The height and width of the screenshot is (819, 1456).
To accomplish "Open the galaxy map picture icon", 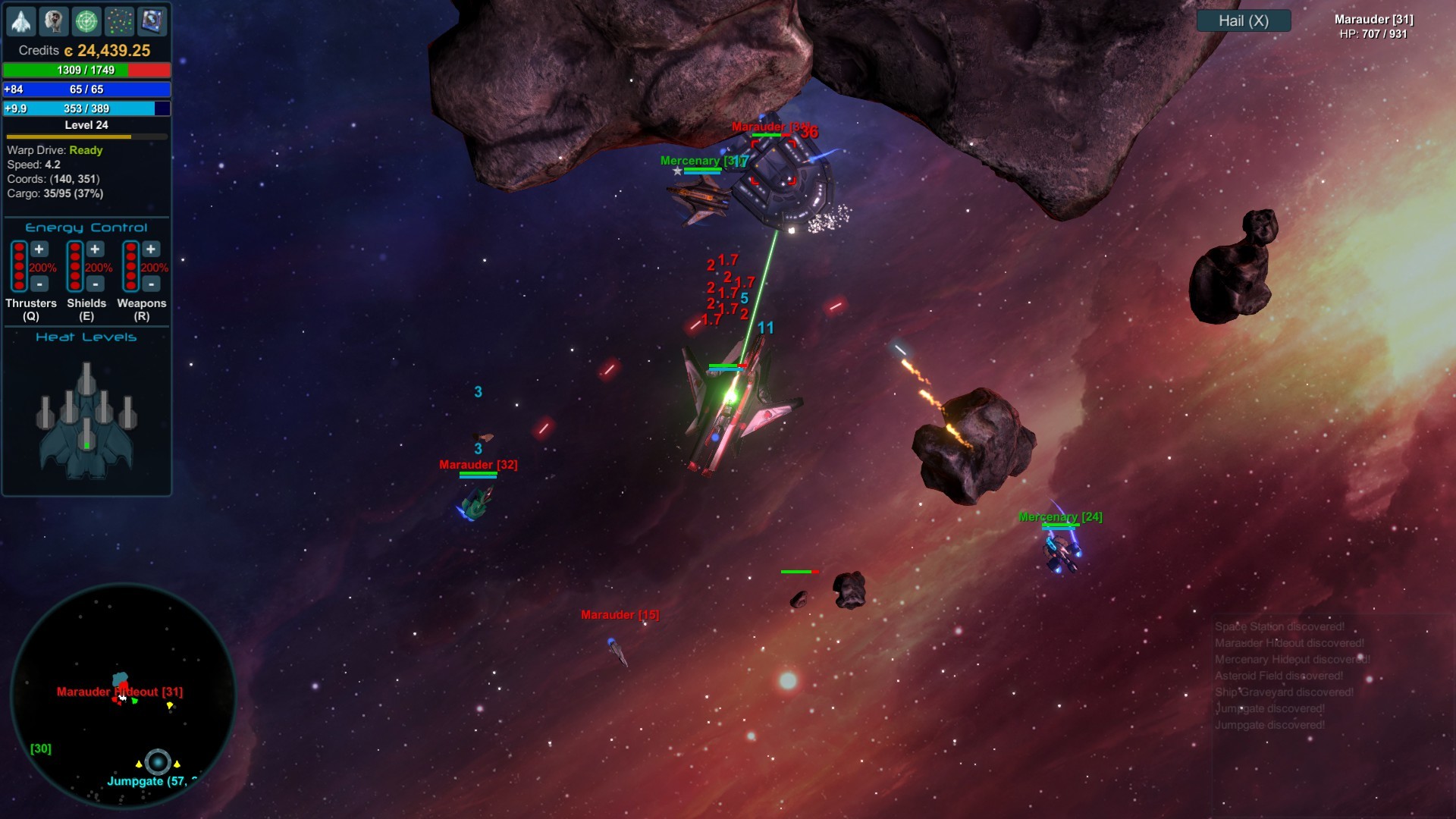I will pos(152,21).
